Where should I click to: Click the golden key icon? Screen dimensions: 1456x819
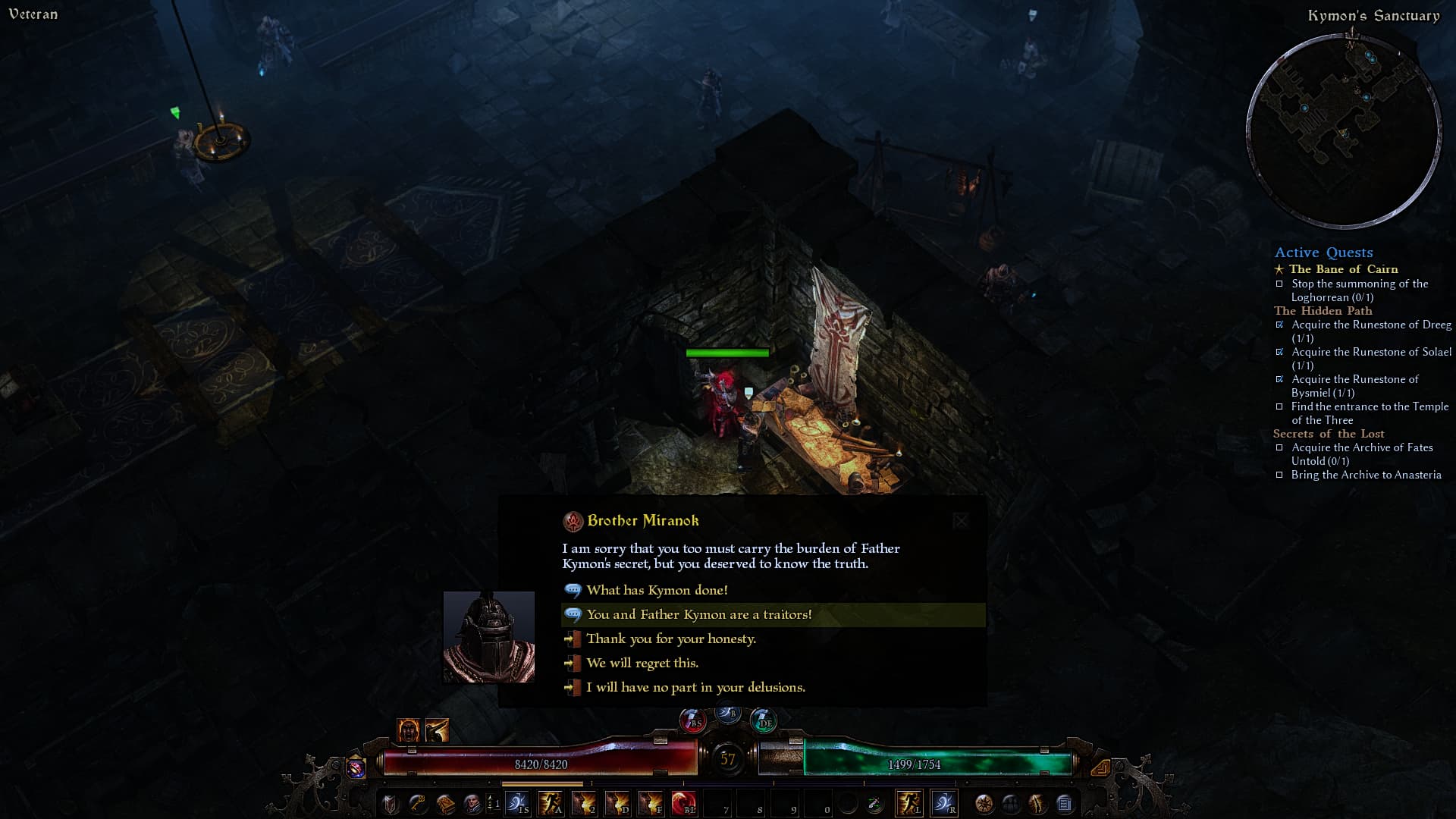417,804
